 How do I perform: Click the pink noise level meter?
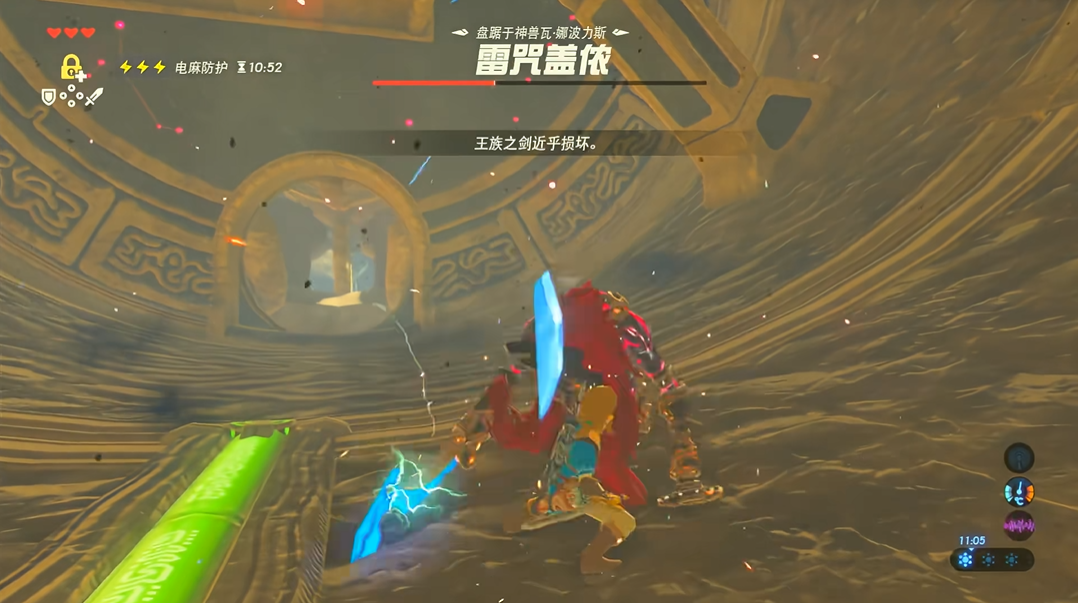1018,525
